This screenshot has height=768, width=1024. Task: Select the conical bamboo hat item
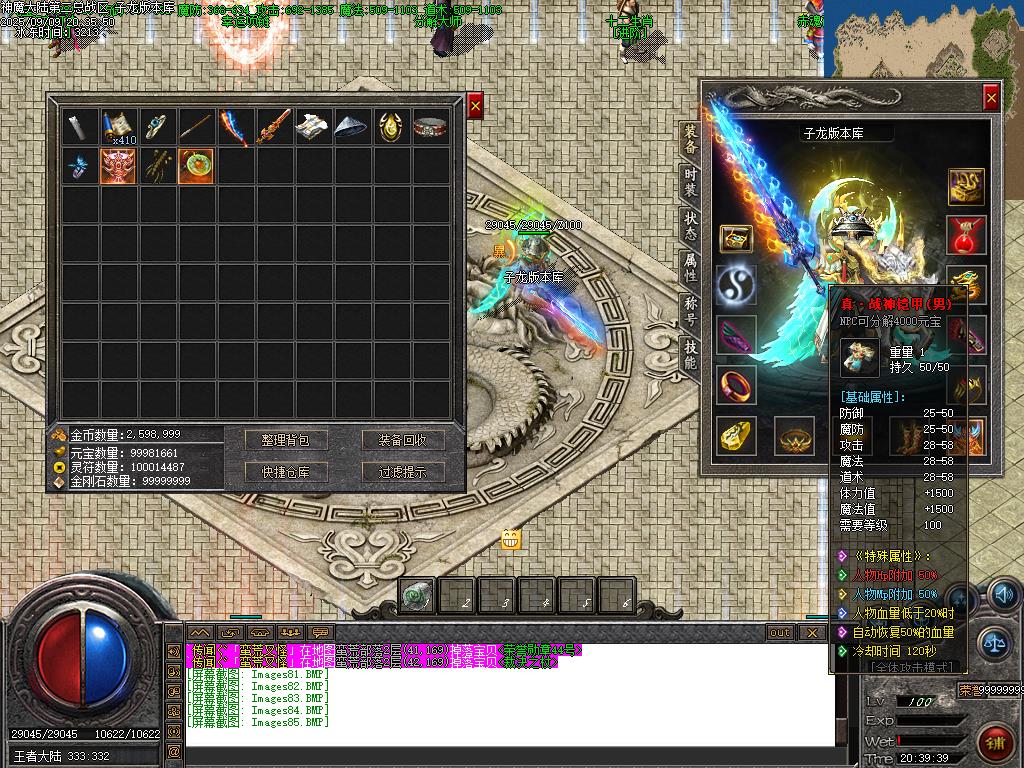click(353, 127)
